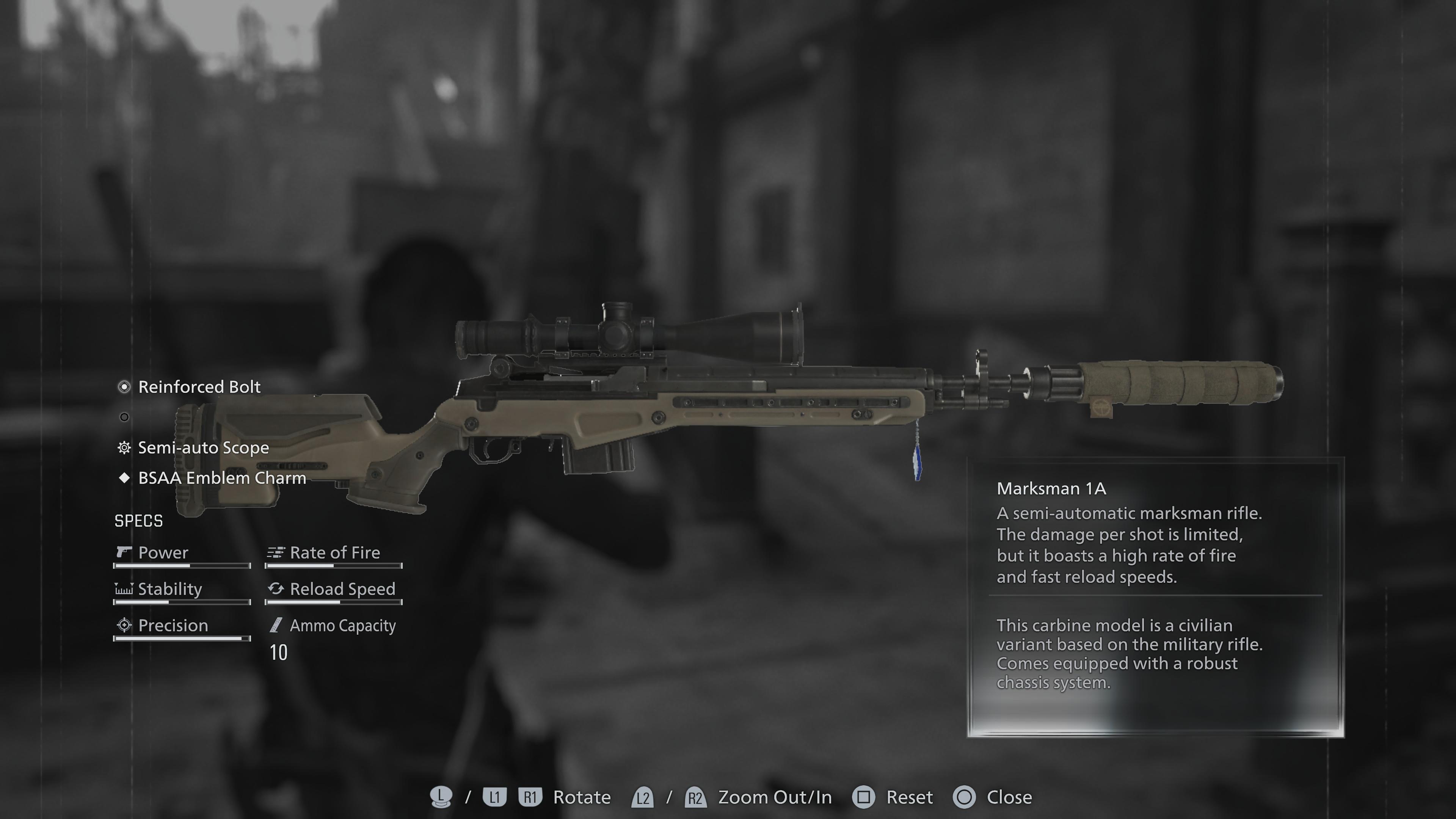Viewport: 1456px width, 819px height.
Task: Select the Reinforced Bolt attachment entry
Action: coord(199,387)
